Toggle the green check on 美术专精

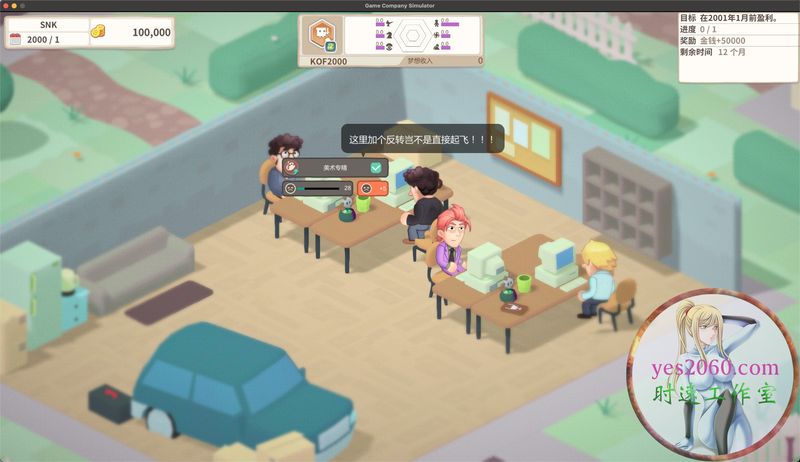[376, 168]
